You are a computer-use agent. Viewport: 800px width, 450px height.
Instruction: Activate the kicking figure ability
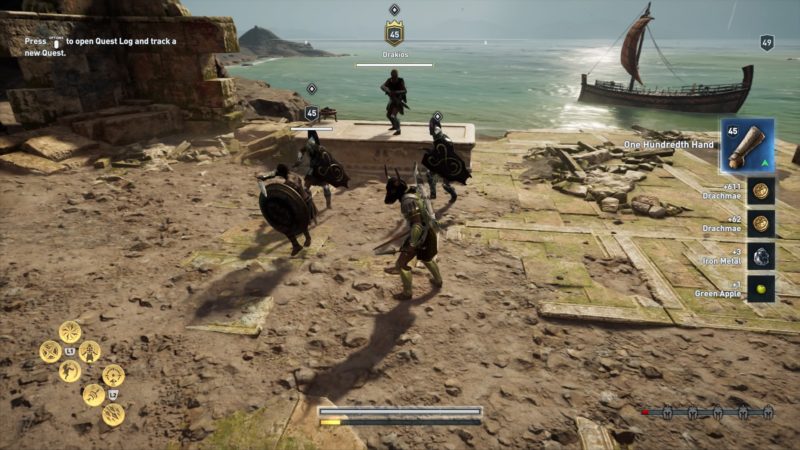69,371
